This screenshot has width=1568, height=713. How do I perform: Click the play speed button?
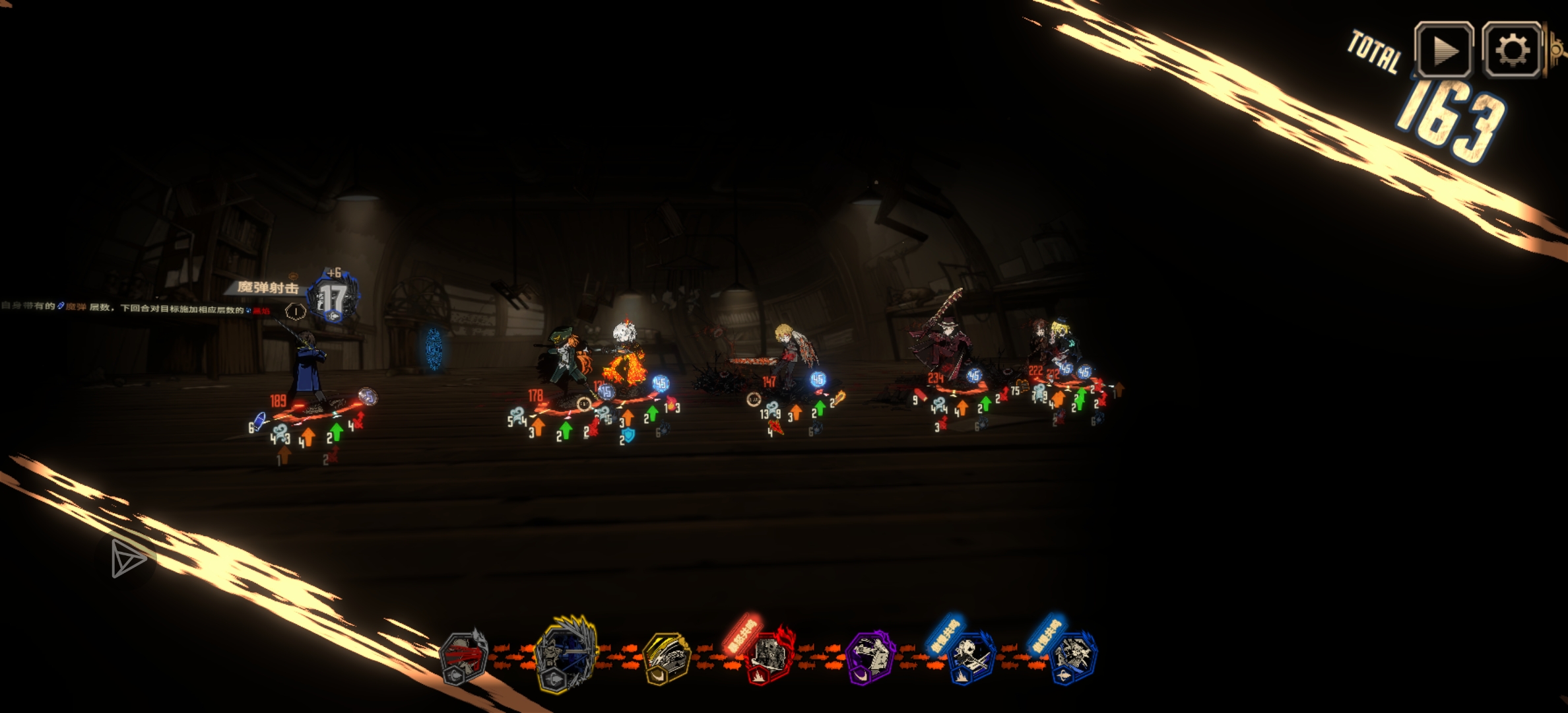1443,50
